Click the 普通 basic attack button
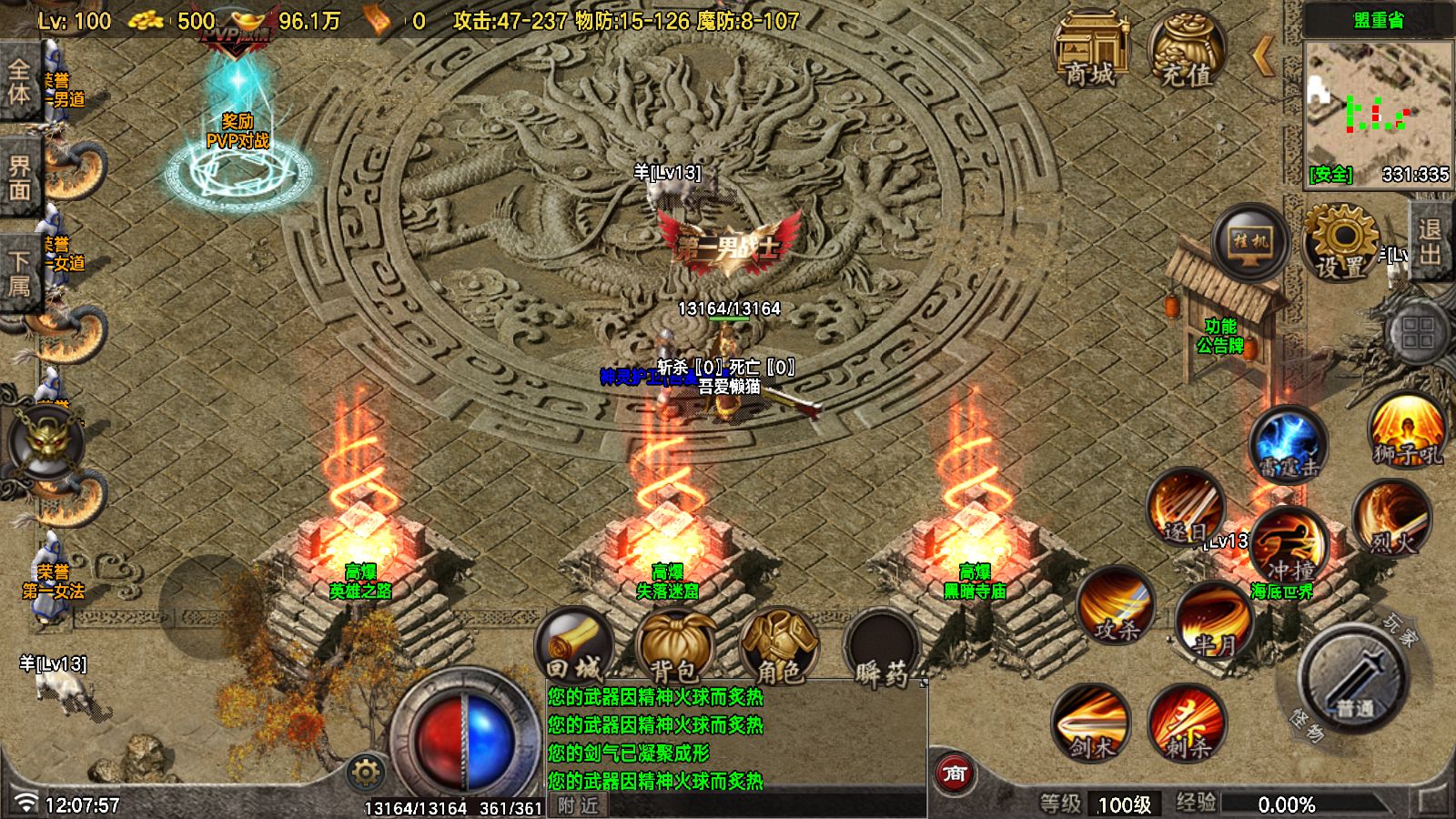The image size is (1456, 819). pyautogui.click(x=1354, y=680)
